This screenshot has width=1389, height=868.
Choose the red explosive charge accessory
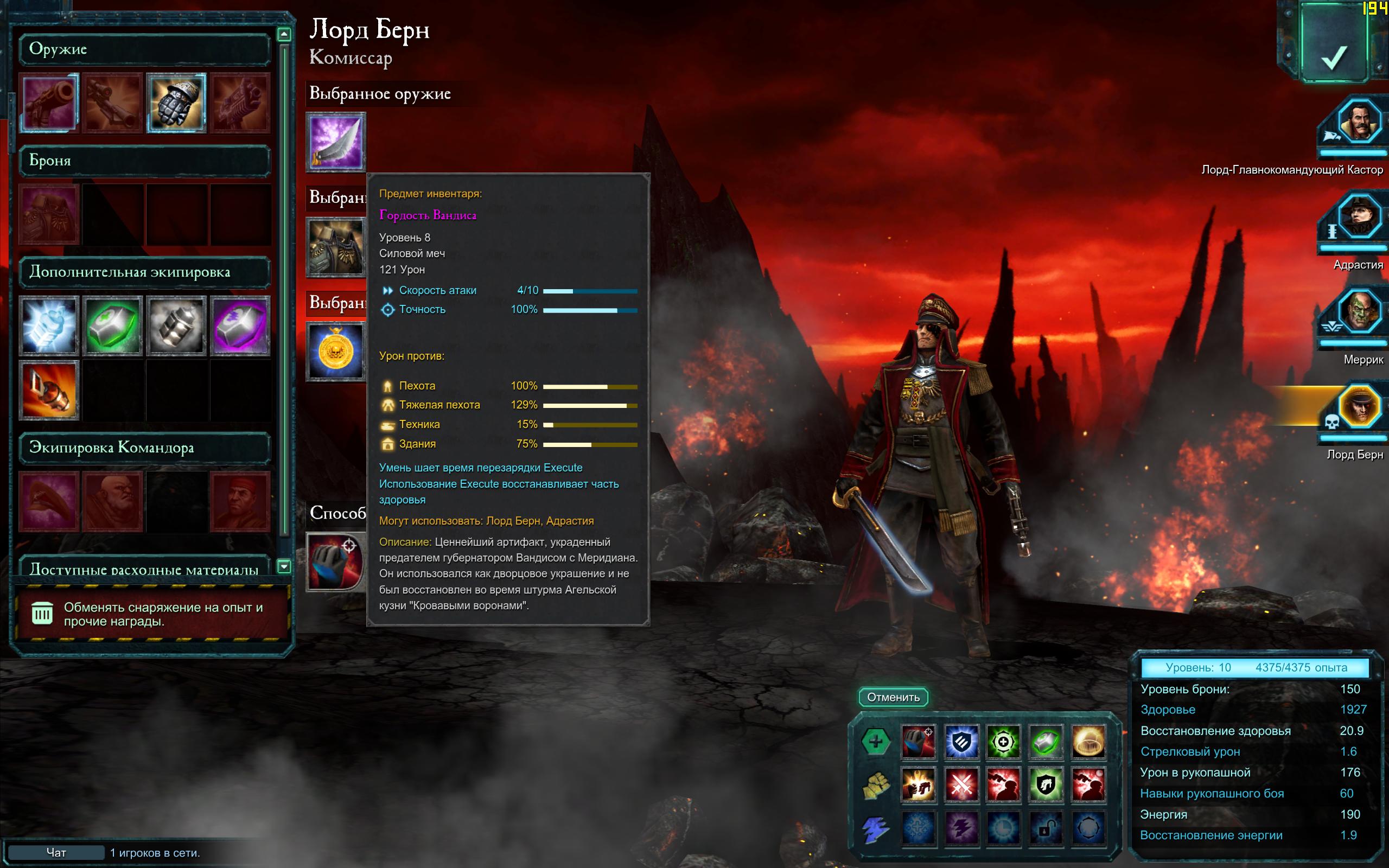click(x=49, y=391)
